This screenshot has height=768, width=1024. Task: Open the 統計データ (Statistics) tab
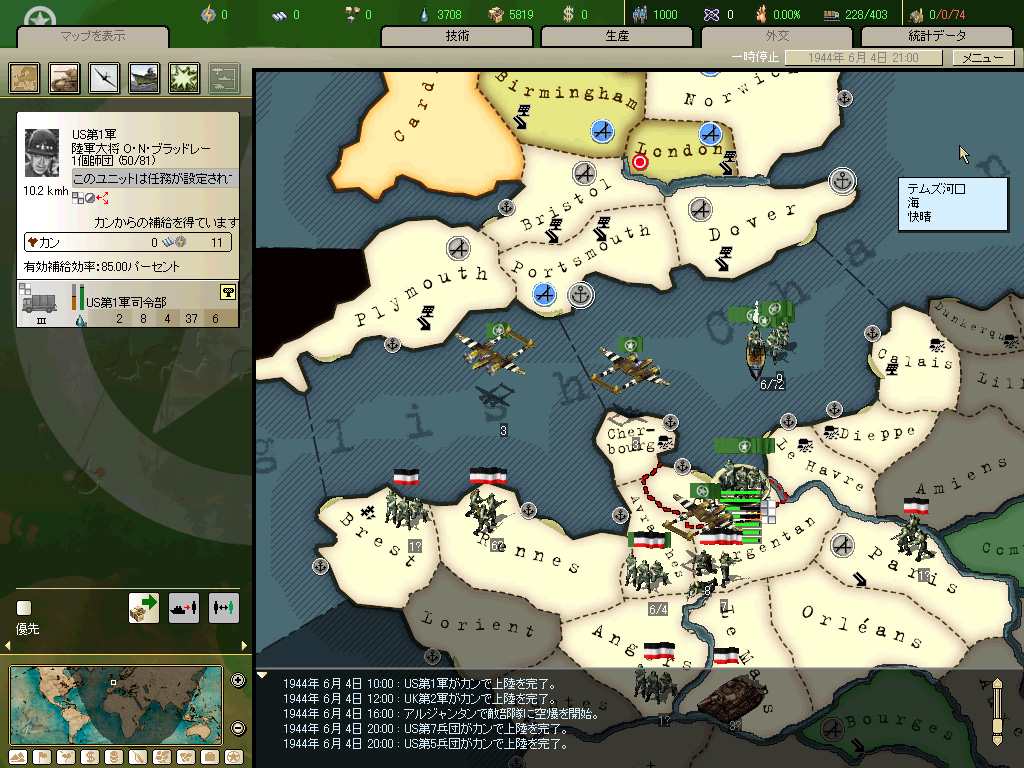click(x=937, y=37)
